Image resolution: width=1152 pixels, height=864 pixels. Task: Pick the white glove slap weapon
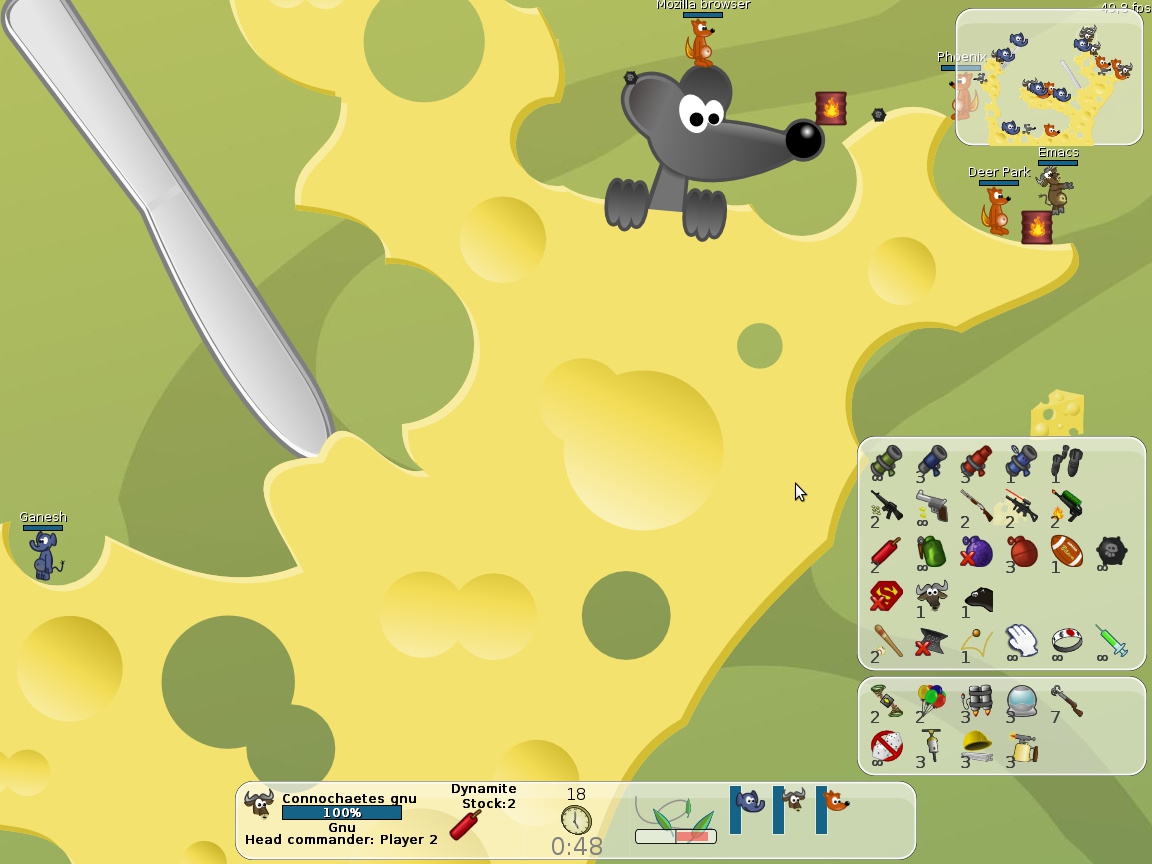click(1021, 641)
